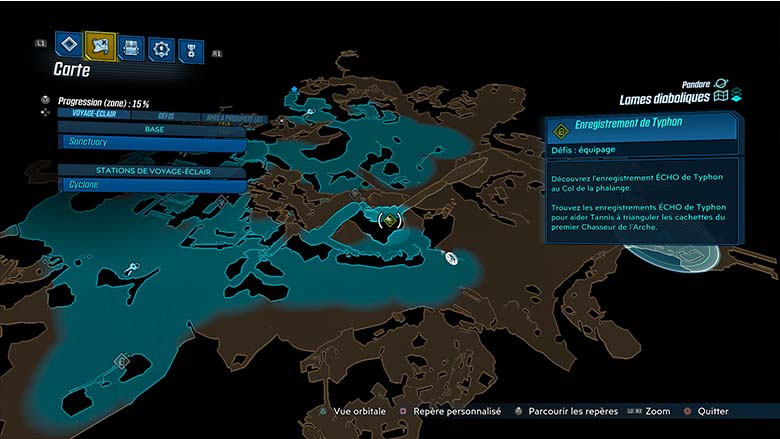The image size is (780, 439).
Task: Select the Cyclone fast travel station
Action: pos(151,185)
